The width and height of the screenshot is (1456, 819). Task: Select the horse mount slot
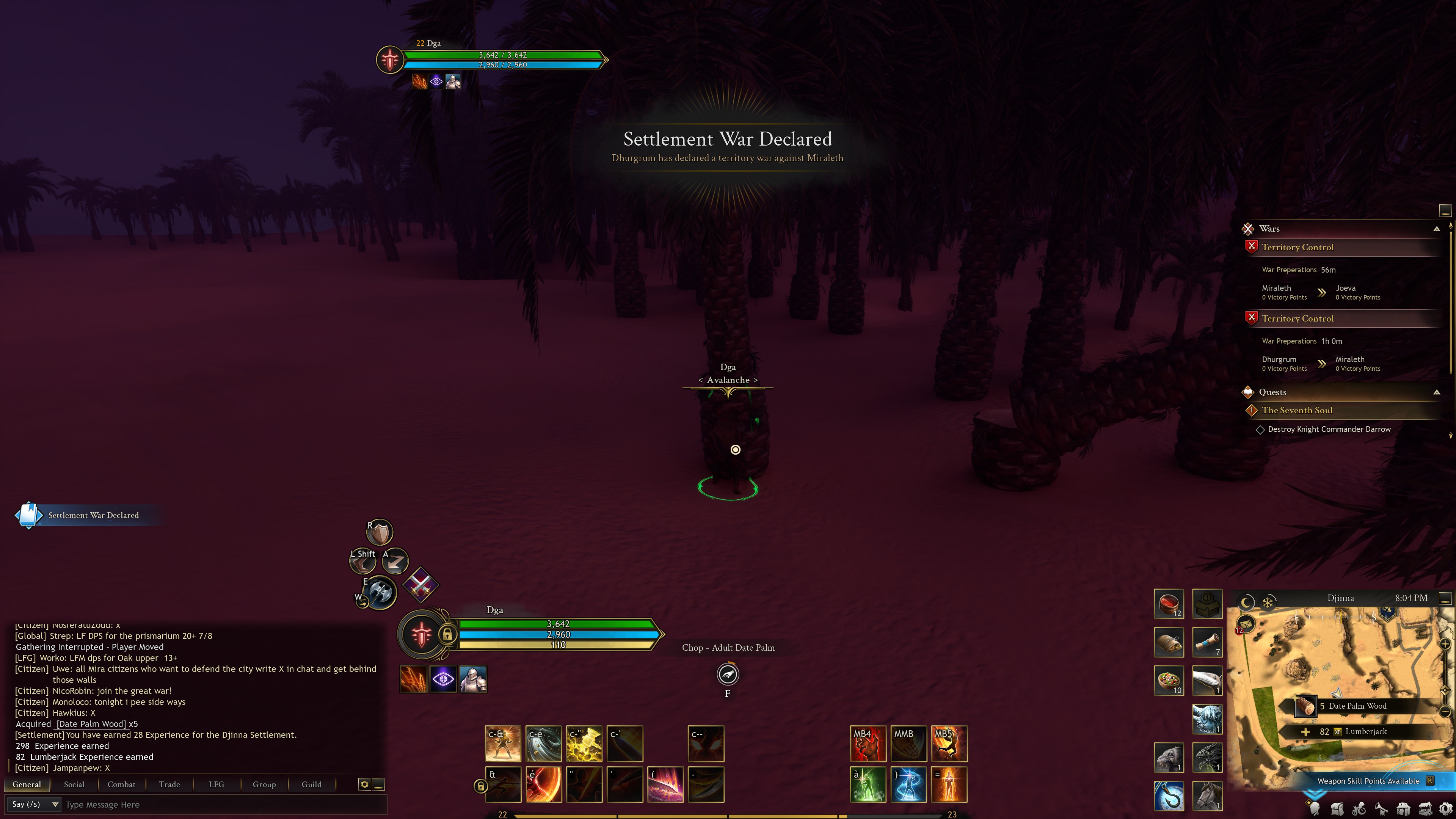[x=1207, y=795]
